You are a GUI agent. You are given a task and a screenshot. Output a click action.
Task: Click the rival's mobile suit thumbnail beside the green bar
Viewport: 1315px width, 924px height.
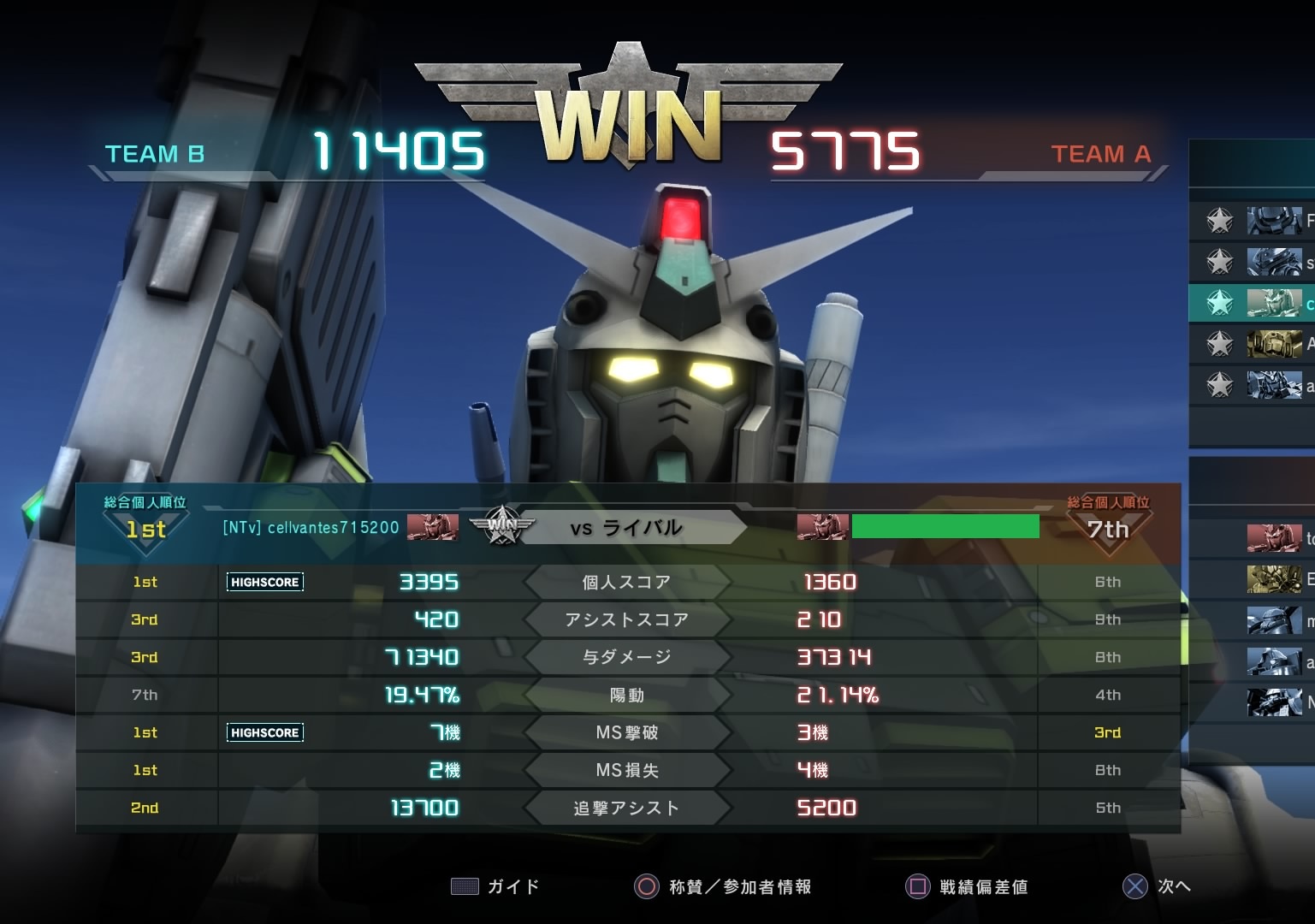(x=821, y=527)
